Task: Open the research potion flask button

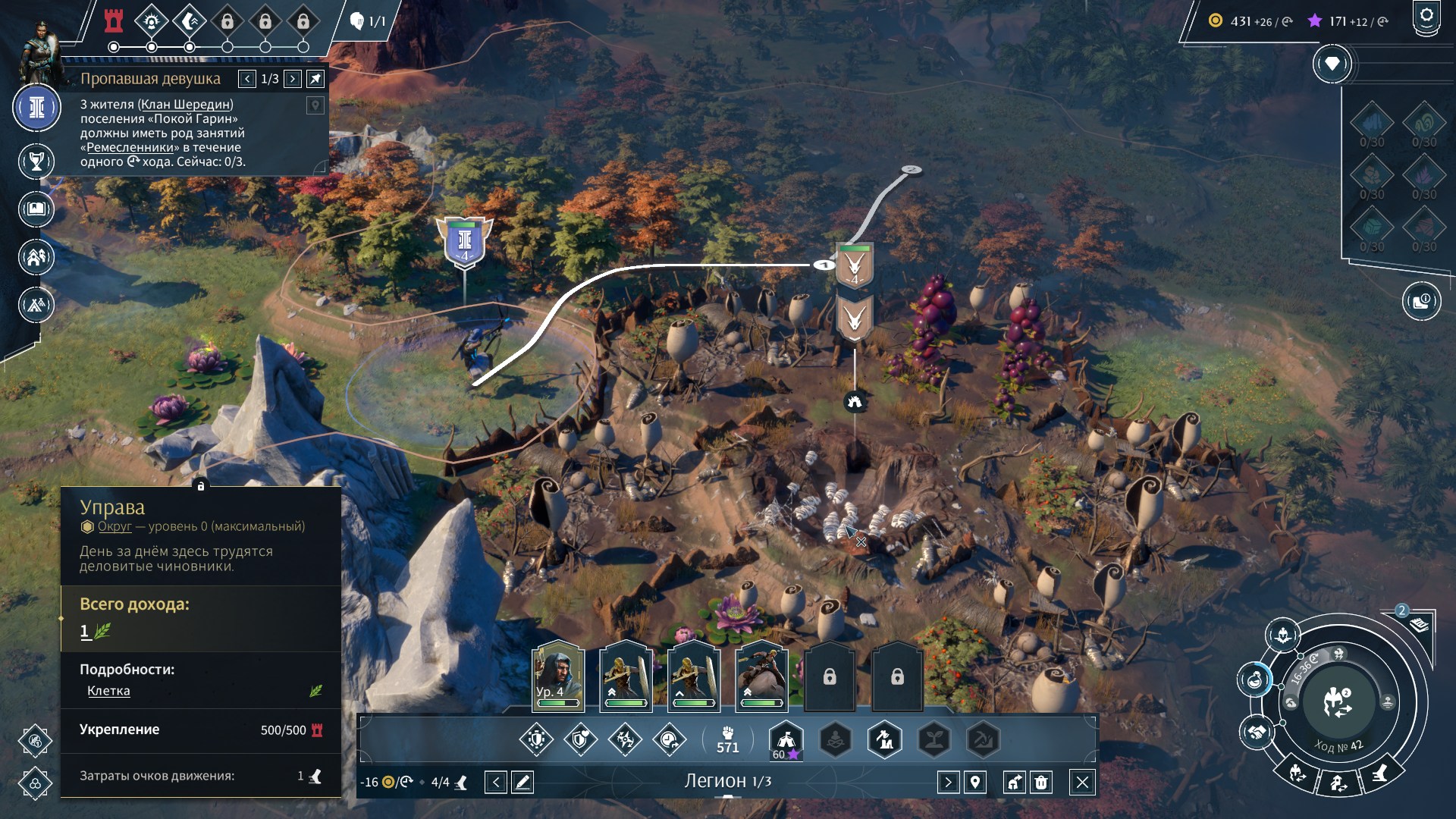Action: click(1255, 679)
